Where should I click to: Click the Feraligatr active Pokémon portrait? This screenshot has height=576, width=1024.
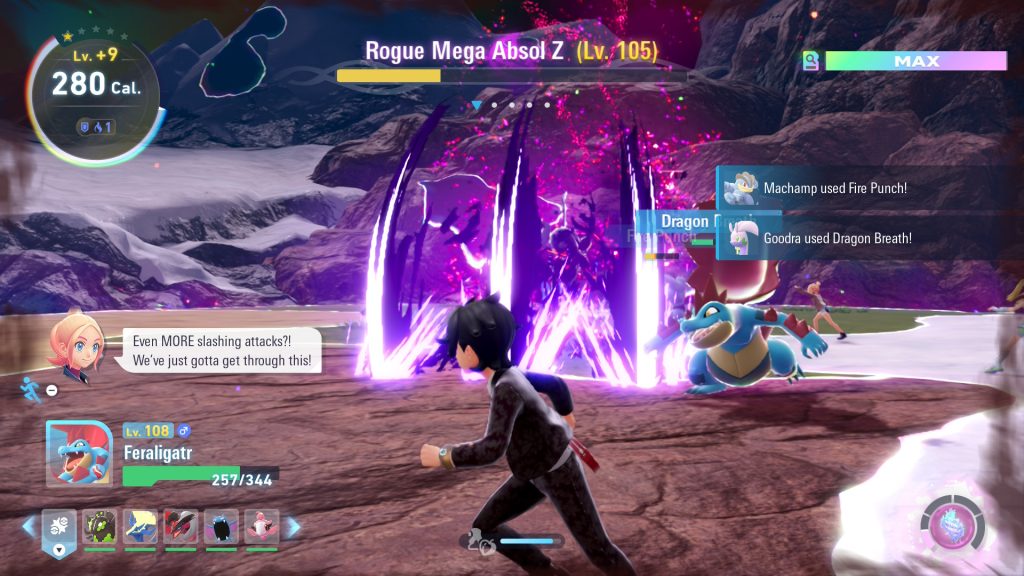pos(78,452)
